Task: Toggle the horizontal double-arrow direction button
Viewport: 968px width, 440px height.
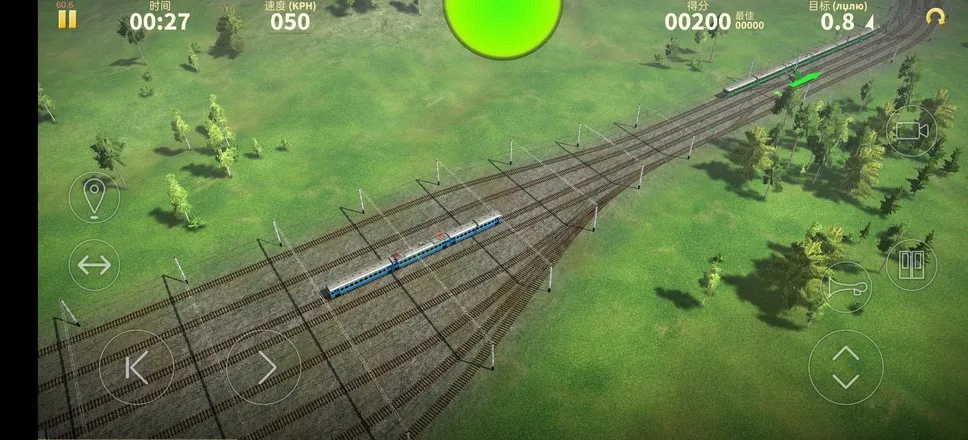Action: [x=94, y=265]
